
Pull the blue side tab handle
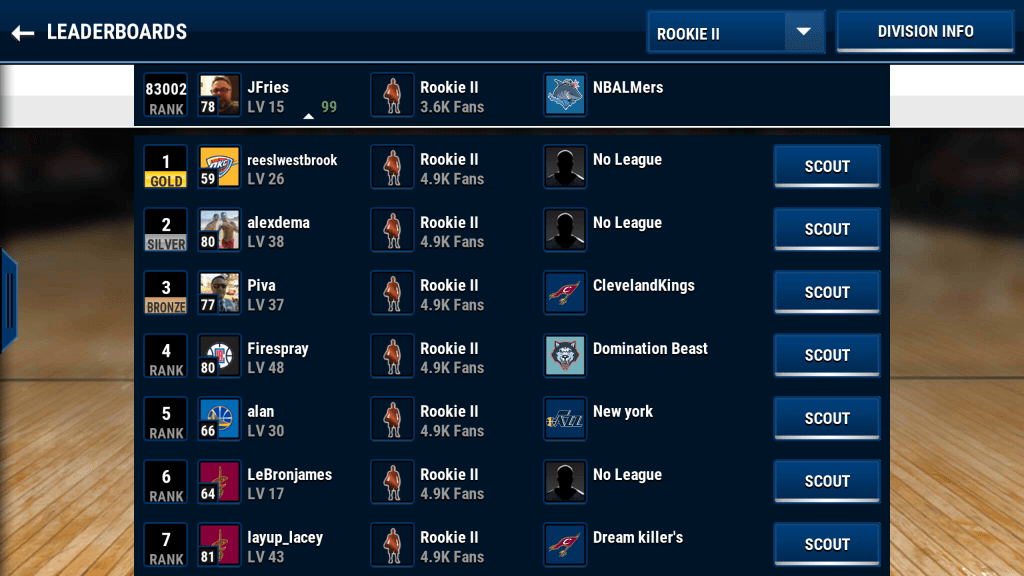(x=8, y=299)
